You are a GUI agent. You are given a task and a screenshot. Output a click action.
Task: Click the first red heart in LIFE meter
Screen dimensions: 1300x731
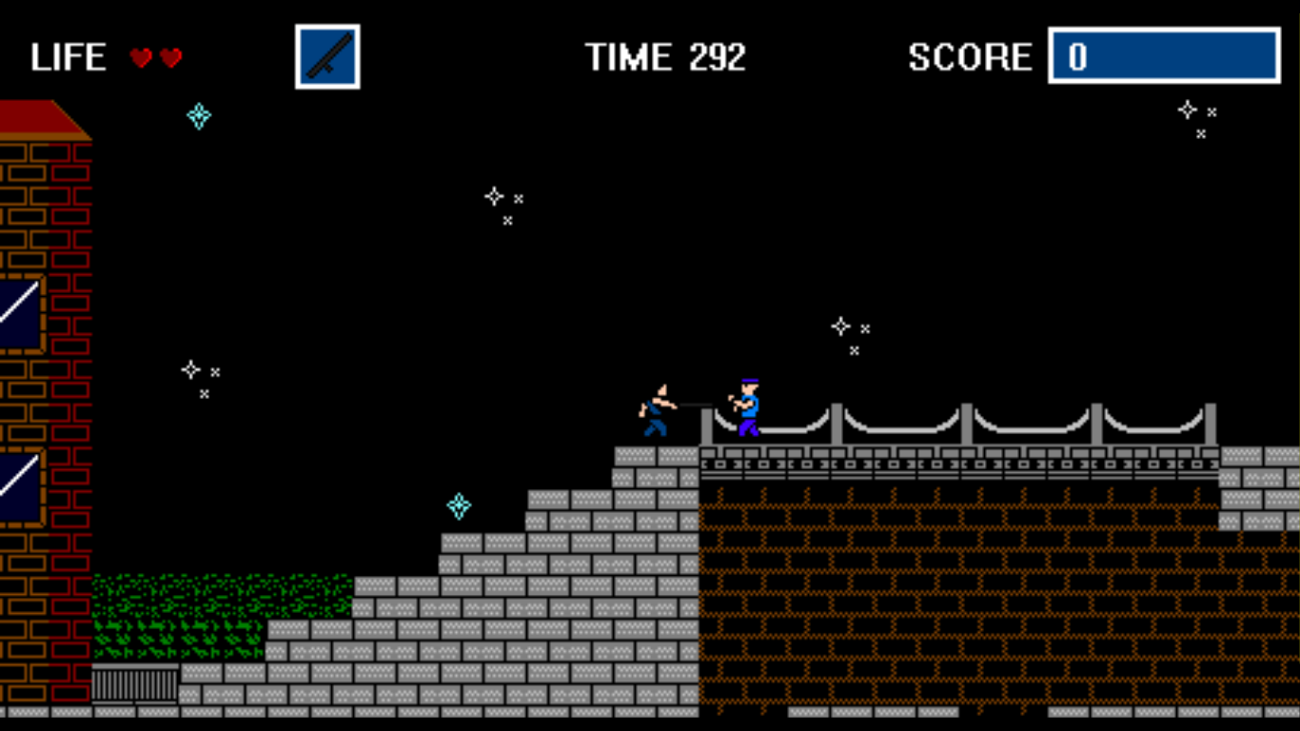(141, 57)
